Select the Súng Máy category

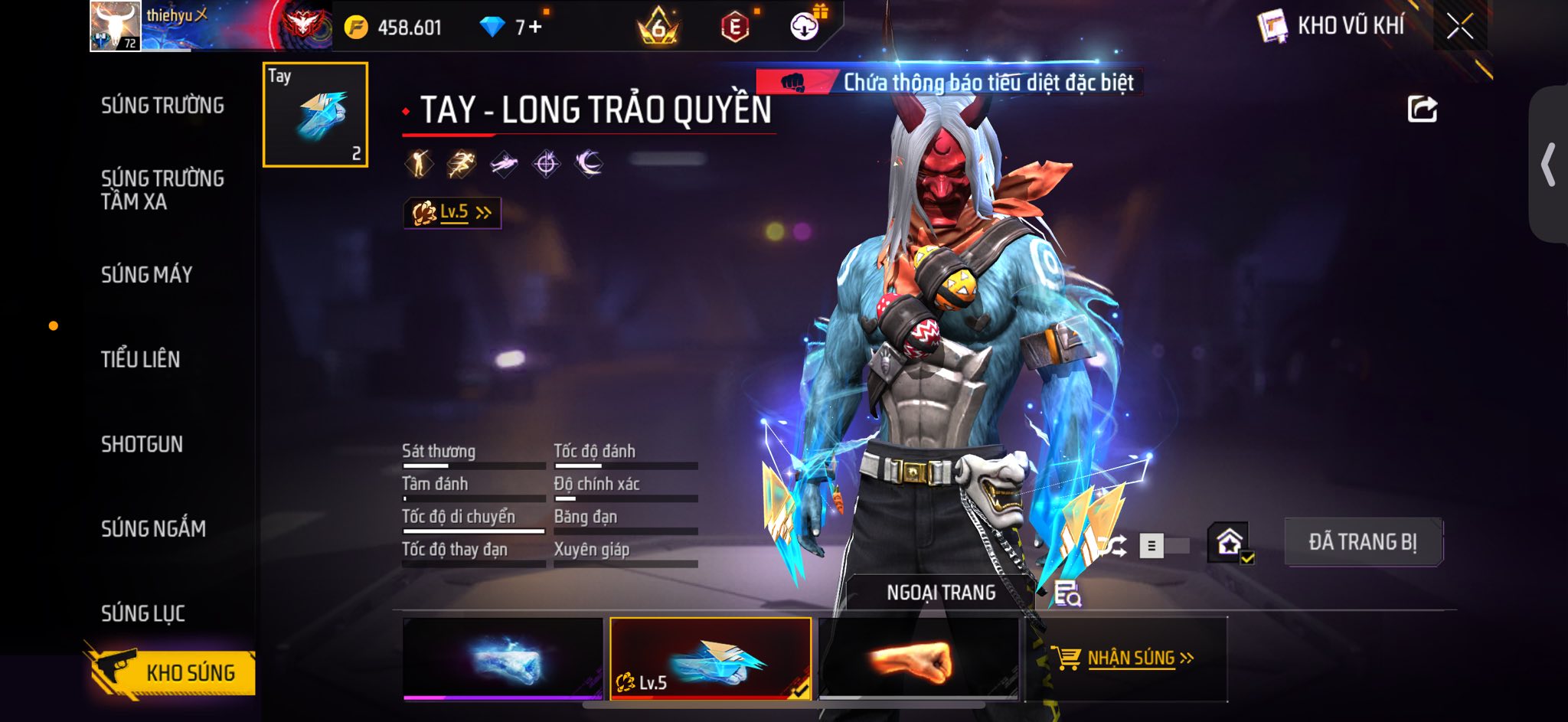coord(146,275)
